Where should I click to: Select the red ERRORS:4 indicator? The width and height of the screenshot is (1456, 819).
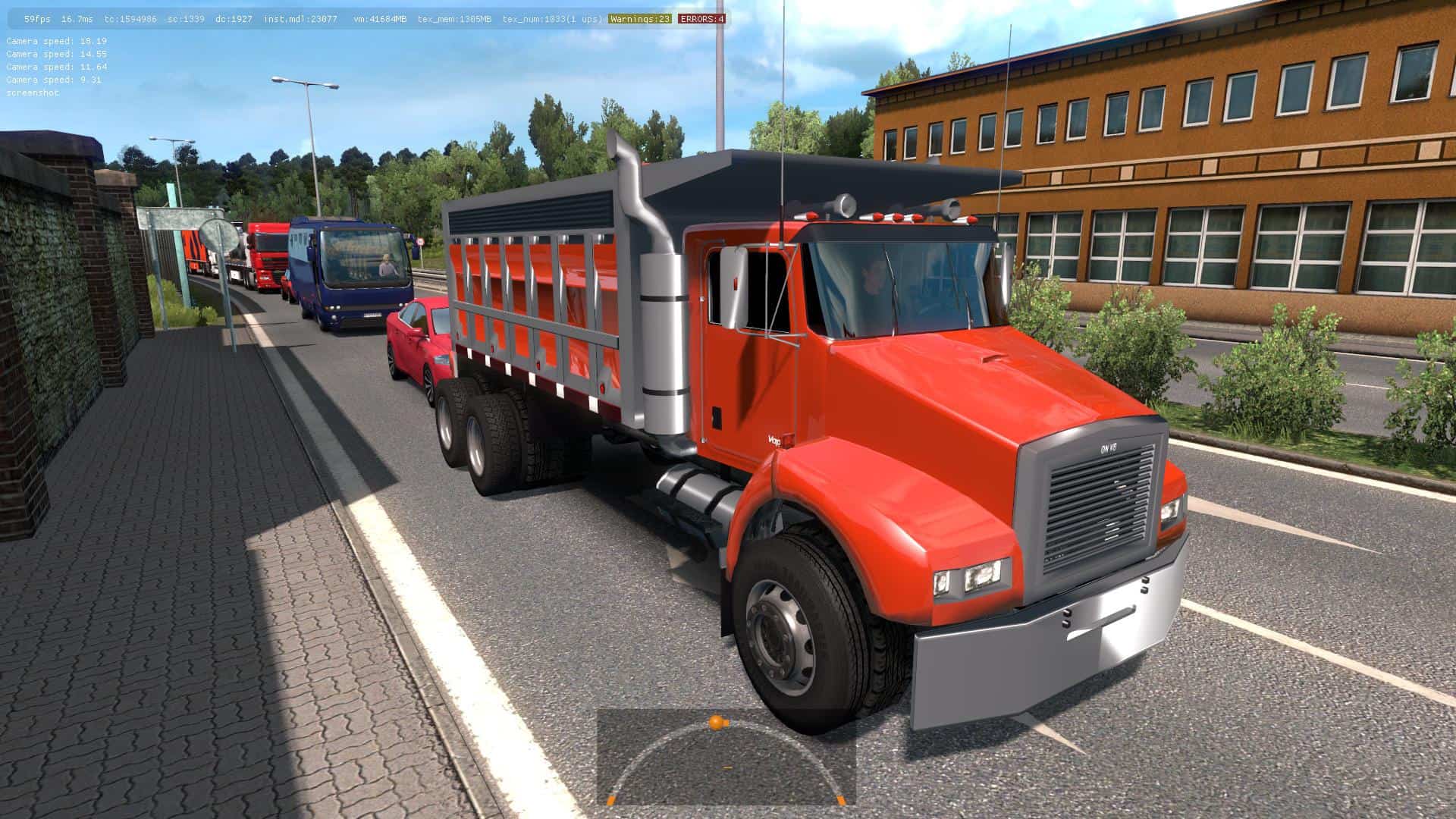click(701, 19)
